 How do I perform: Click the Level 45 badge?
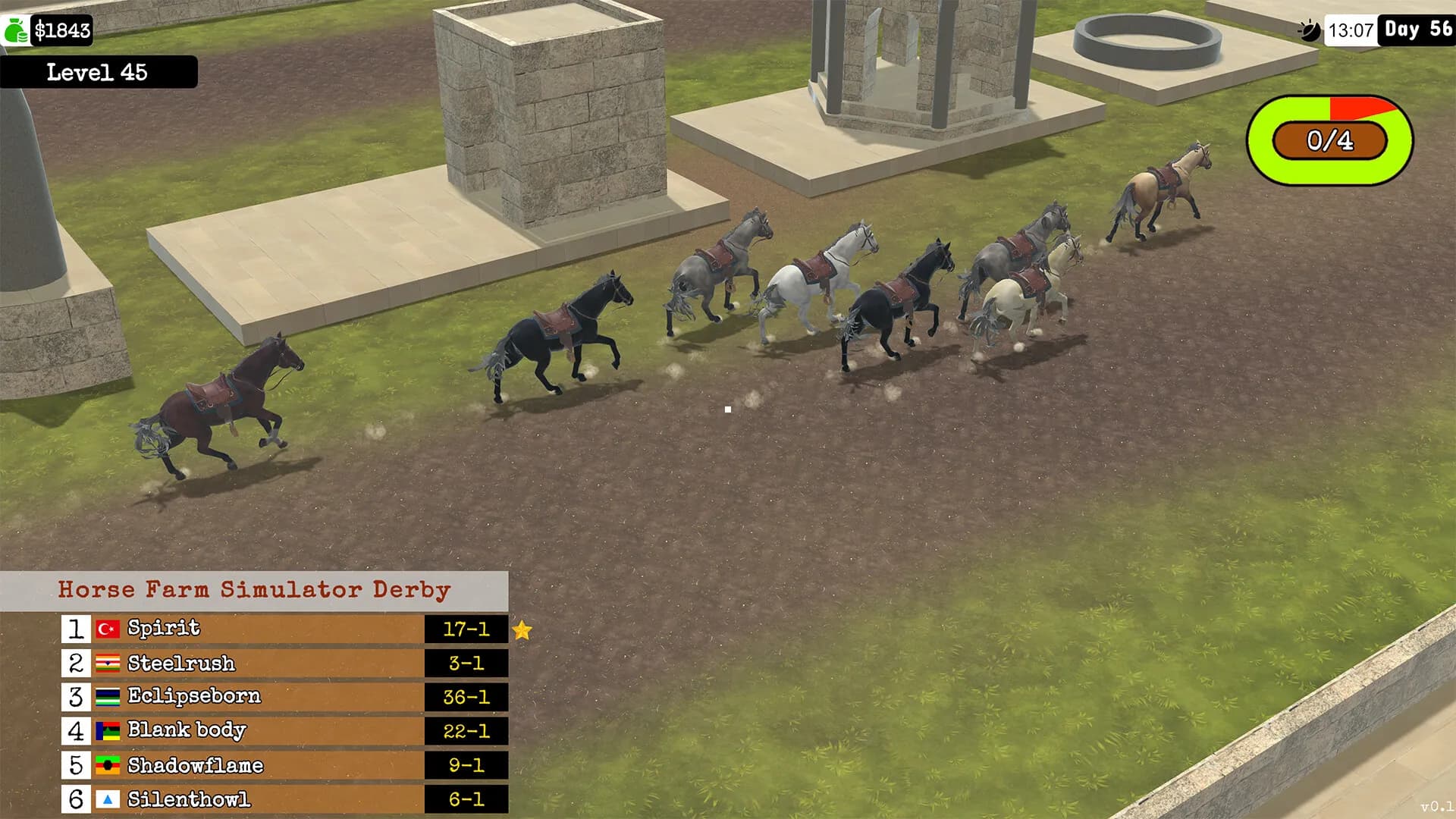coord(97,73)
